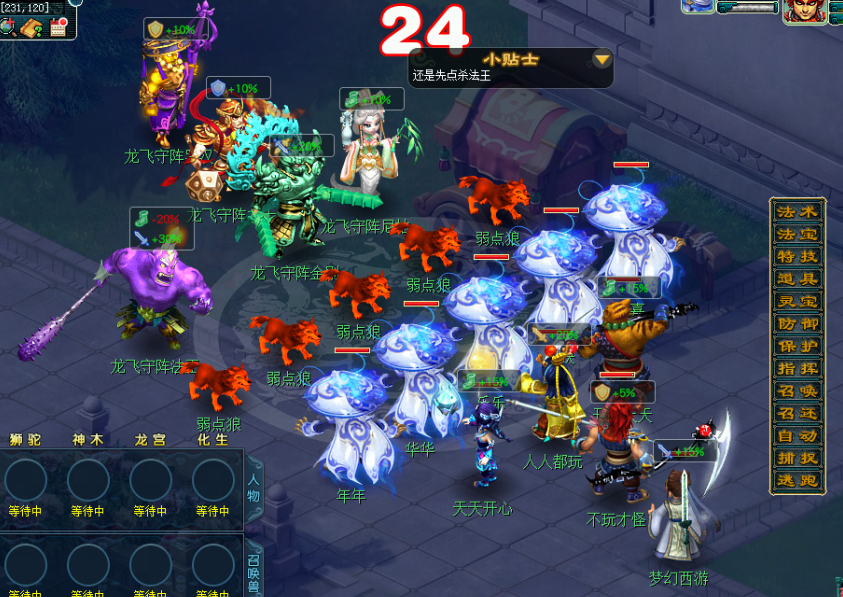Image resolution: width=843 pixels, height=597 pixels.
Task: Choose the 灵宝 command
Action: tap(798, 301)
